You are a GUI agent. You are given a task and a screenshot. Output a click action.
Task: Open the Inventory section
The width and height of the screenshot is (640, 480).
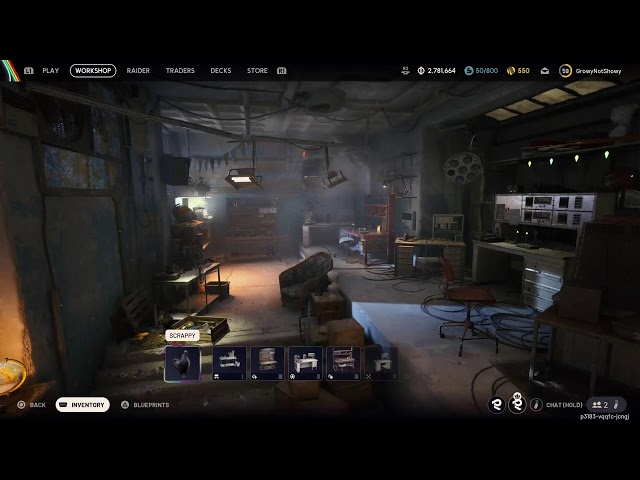click(83, 405)
